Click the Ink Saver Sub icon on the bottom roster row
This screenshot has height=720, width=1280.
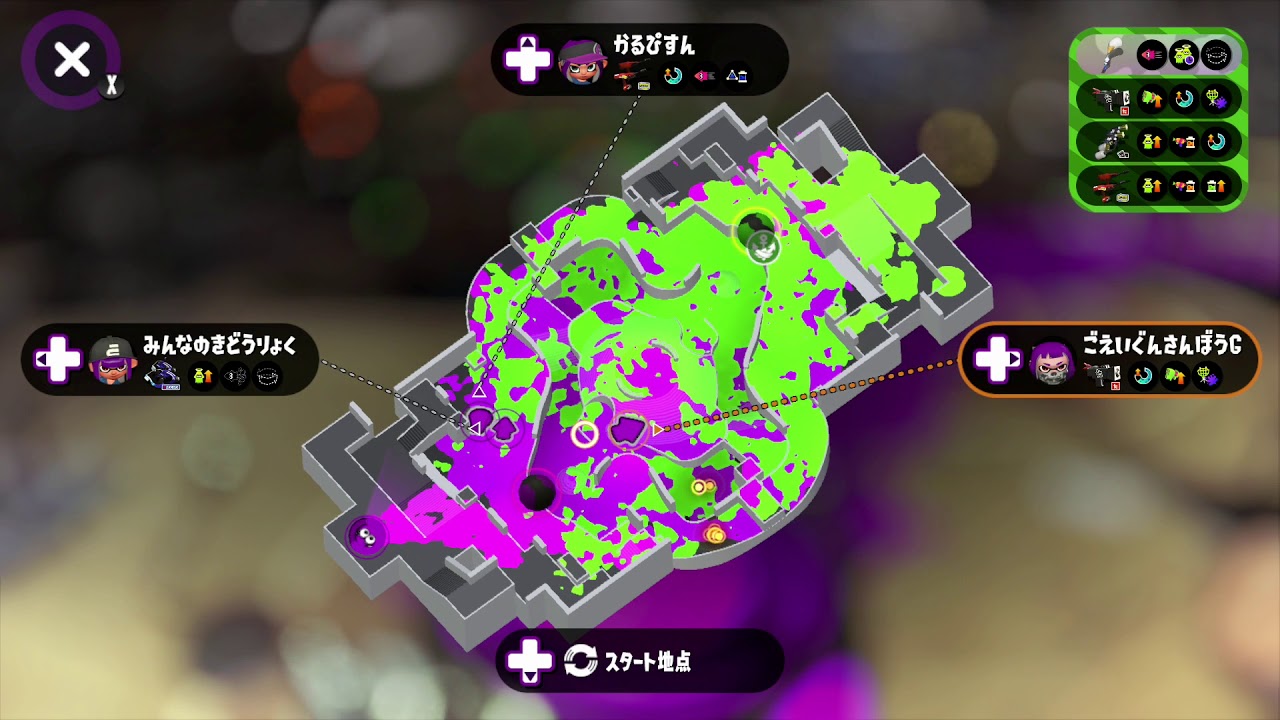coord(1183,188)
